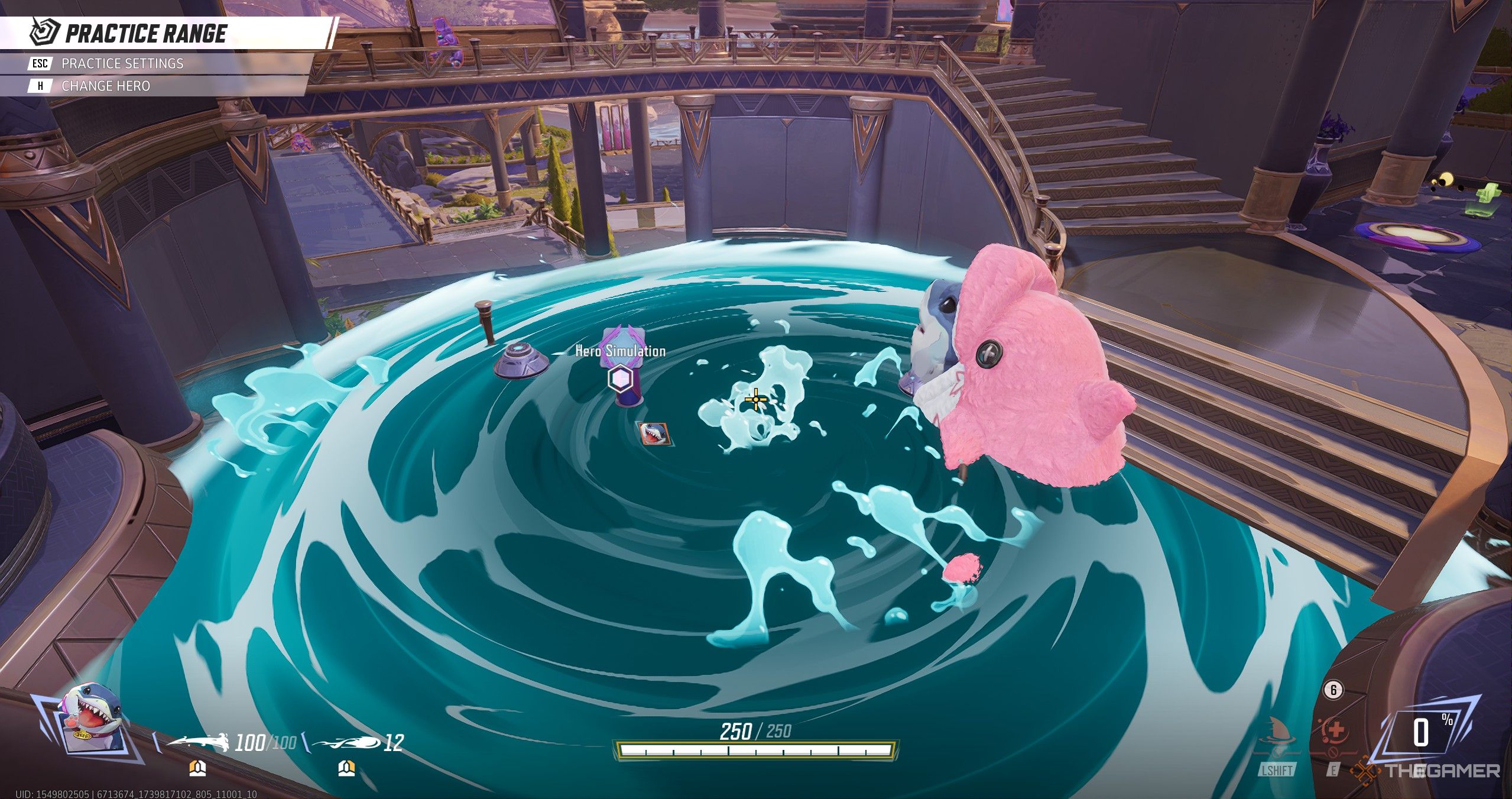Open Practice Settings from the top menu

point(122,63)
